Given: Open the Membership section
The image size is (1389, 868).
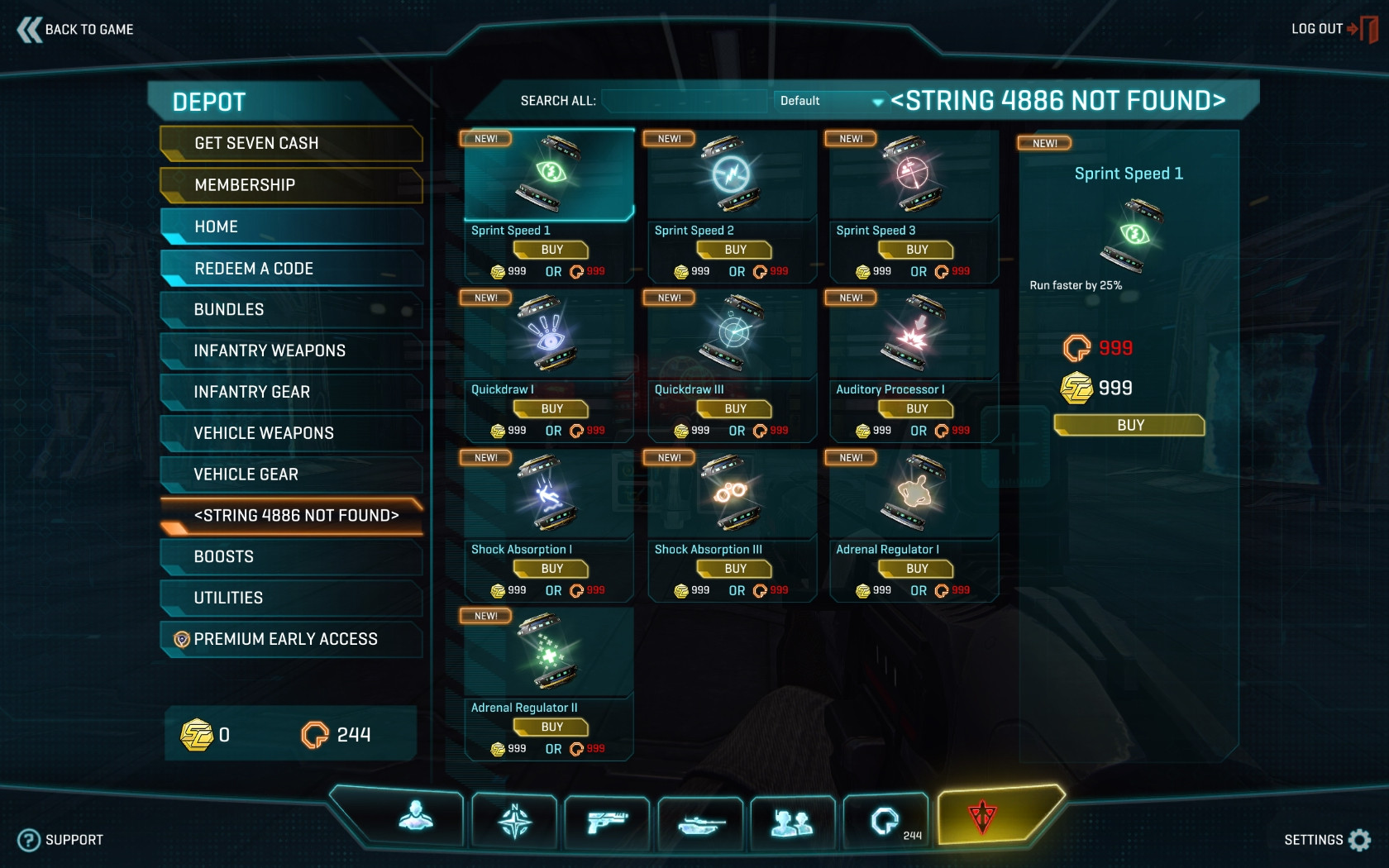Looking at the screenshot, I should pyautogui.click(x=290, y=185).
